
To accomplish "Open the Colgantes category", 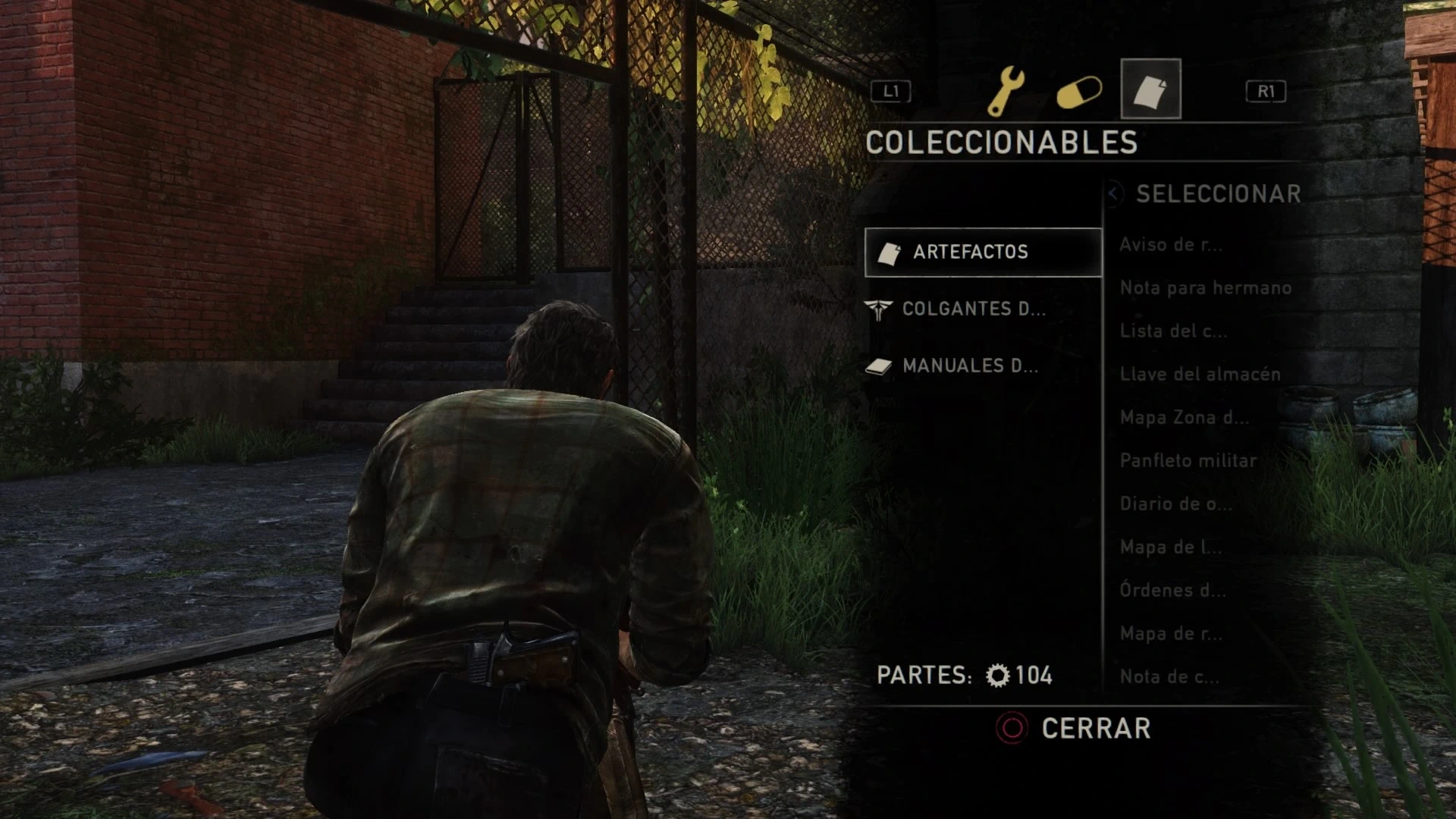I will pyautogui.click(x=973, y=309).
